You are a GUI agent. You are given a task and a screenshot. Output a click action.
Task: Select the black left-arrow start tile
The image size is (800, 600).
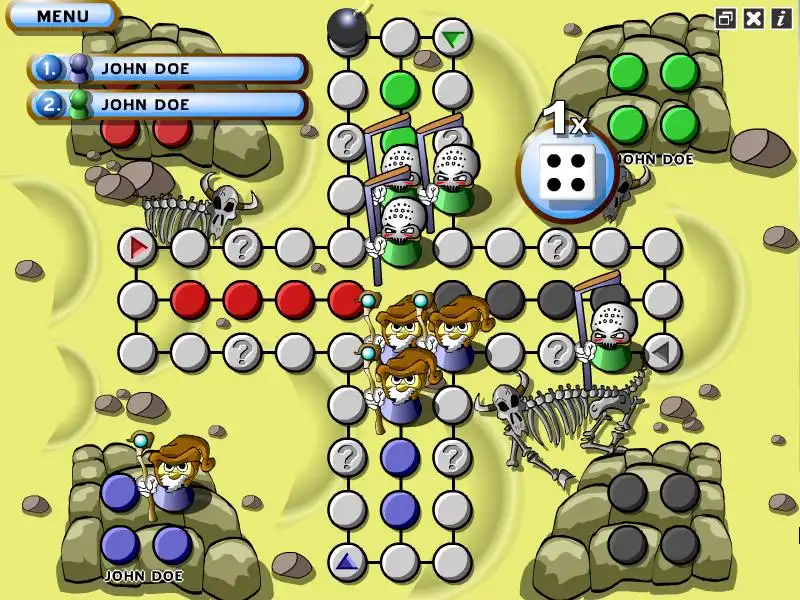pos(661,351)
